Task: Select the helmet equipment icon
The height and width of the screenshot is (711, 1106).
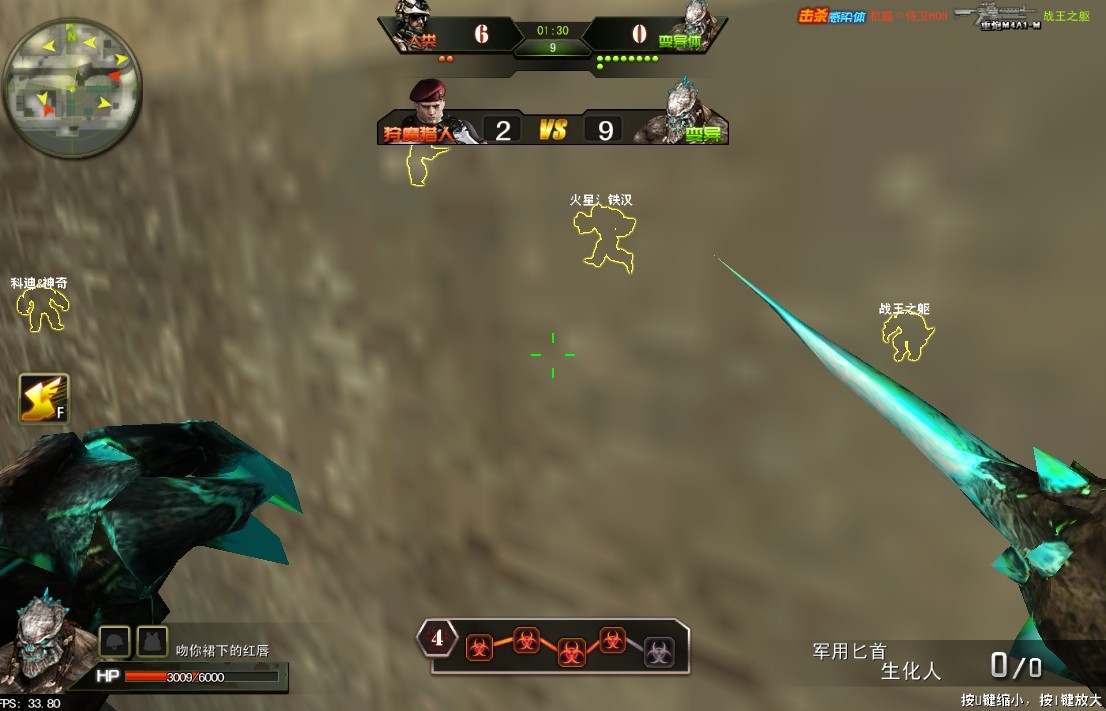Action: click(x=114, y=641)
